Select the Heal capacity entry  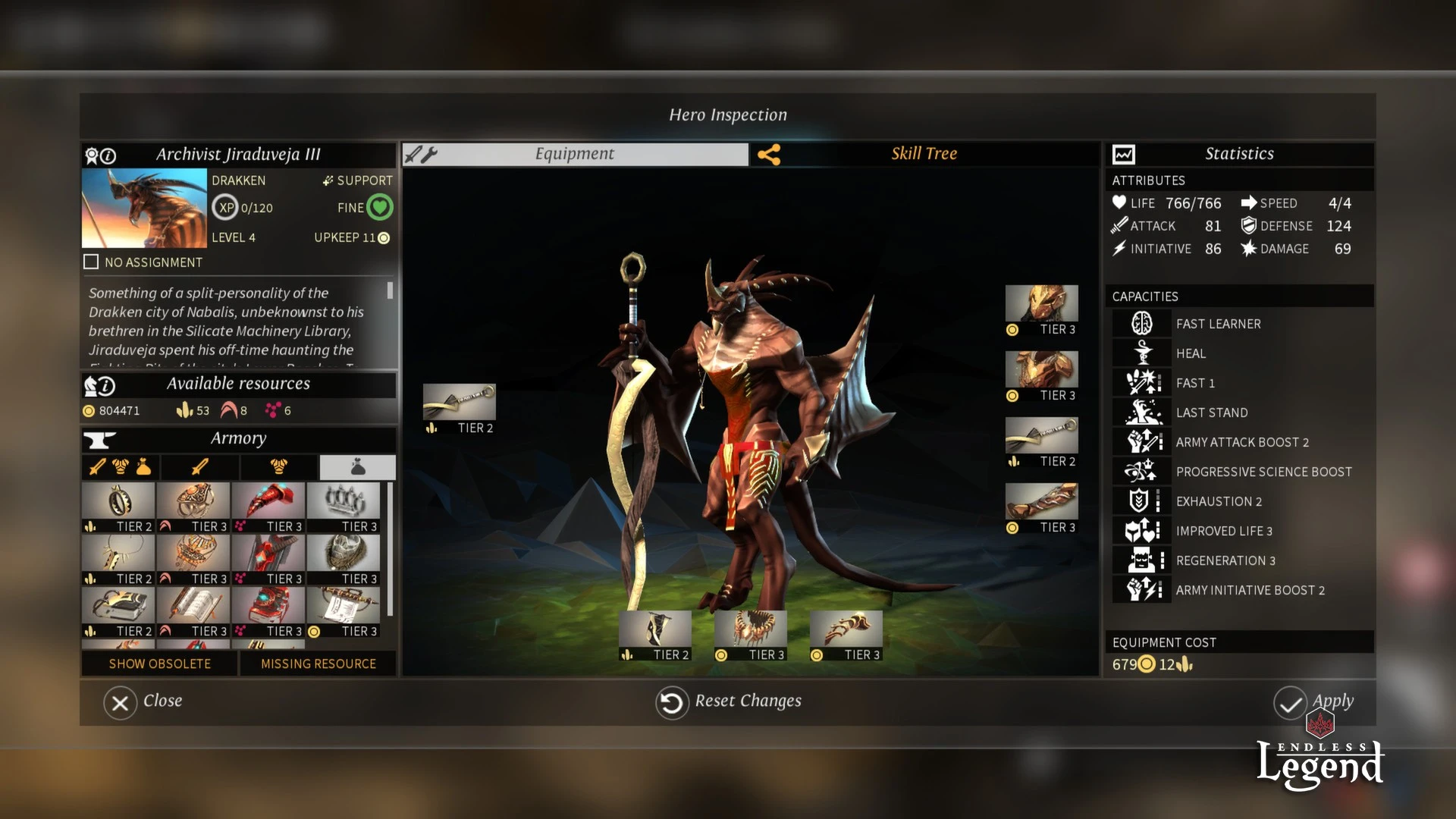1191,353
